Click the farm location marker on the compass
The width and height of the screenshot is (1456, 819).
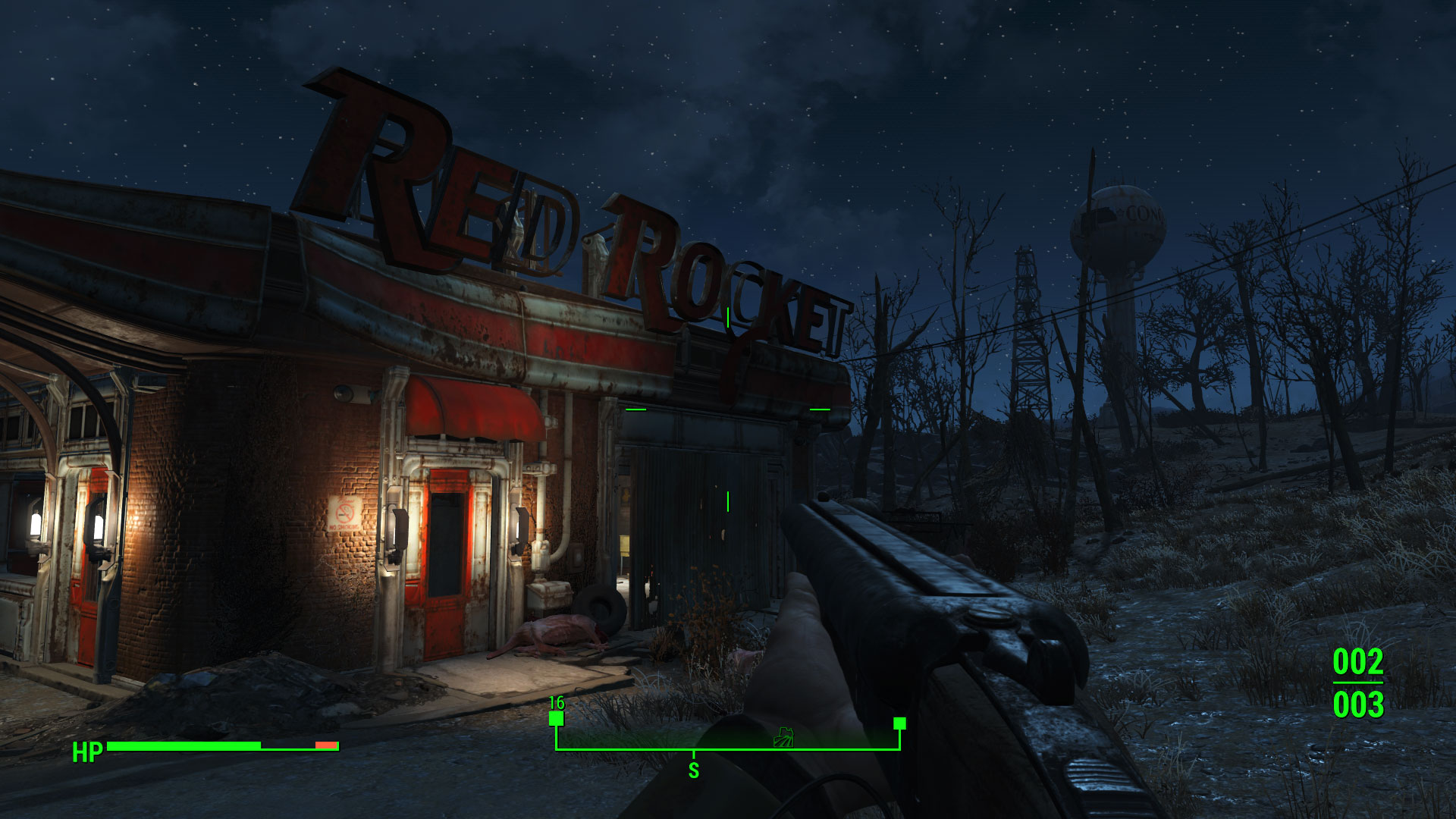(x=783, y=737)
